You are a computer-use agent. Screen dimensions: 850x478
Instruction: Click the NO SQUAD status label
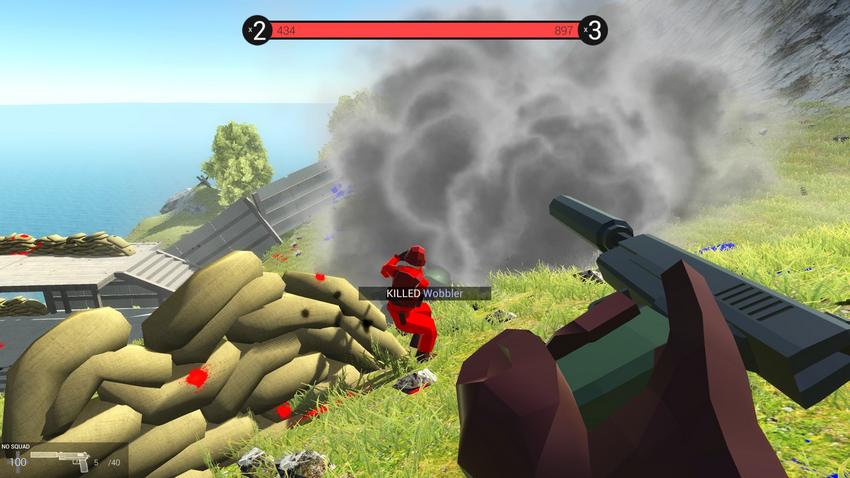click(x=17, y=447)
